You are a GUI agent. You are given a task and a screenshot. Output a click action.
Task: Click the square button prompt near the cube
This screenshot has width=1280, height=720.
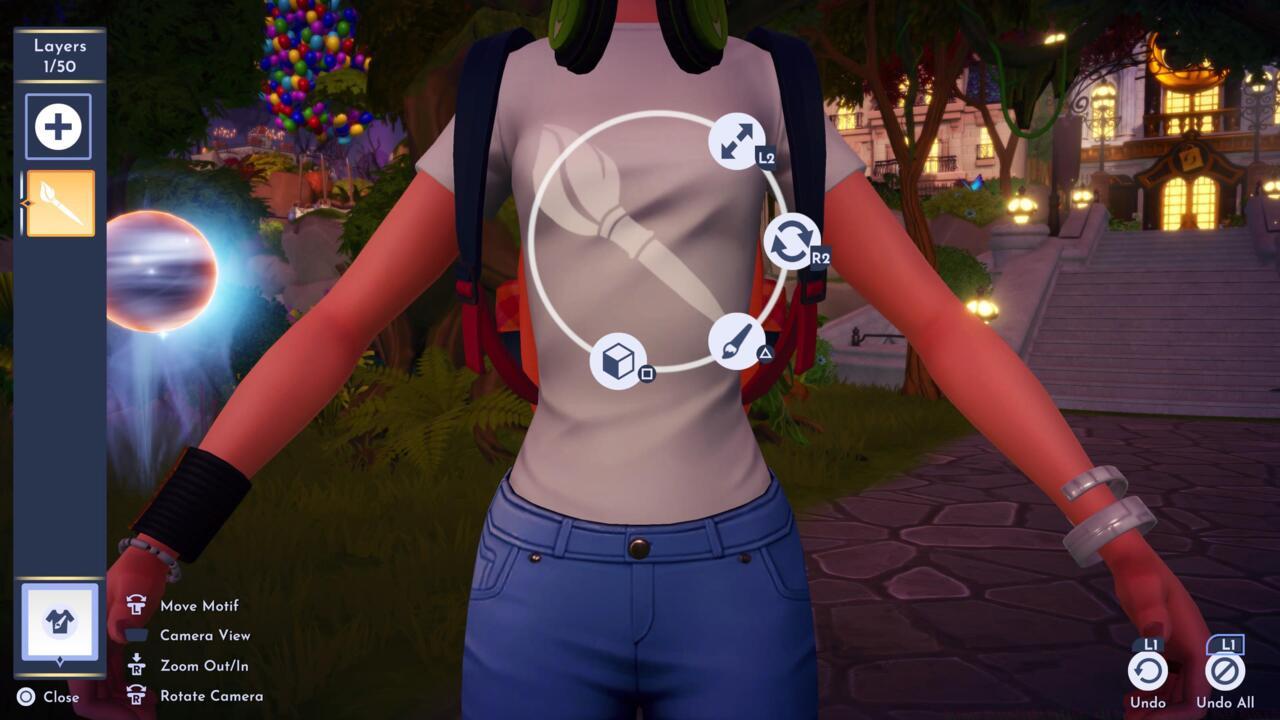click(646, 372)
